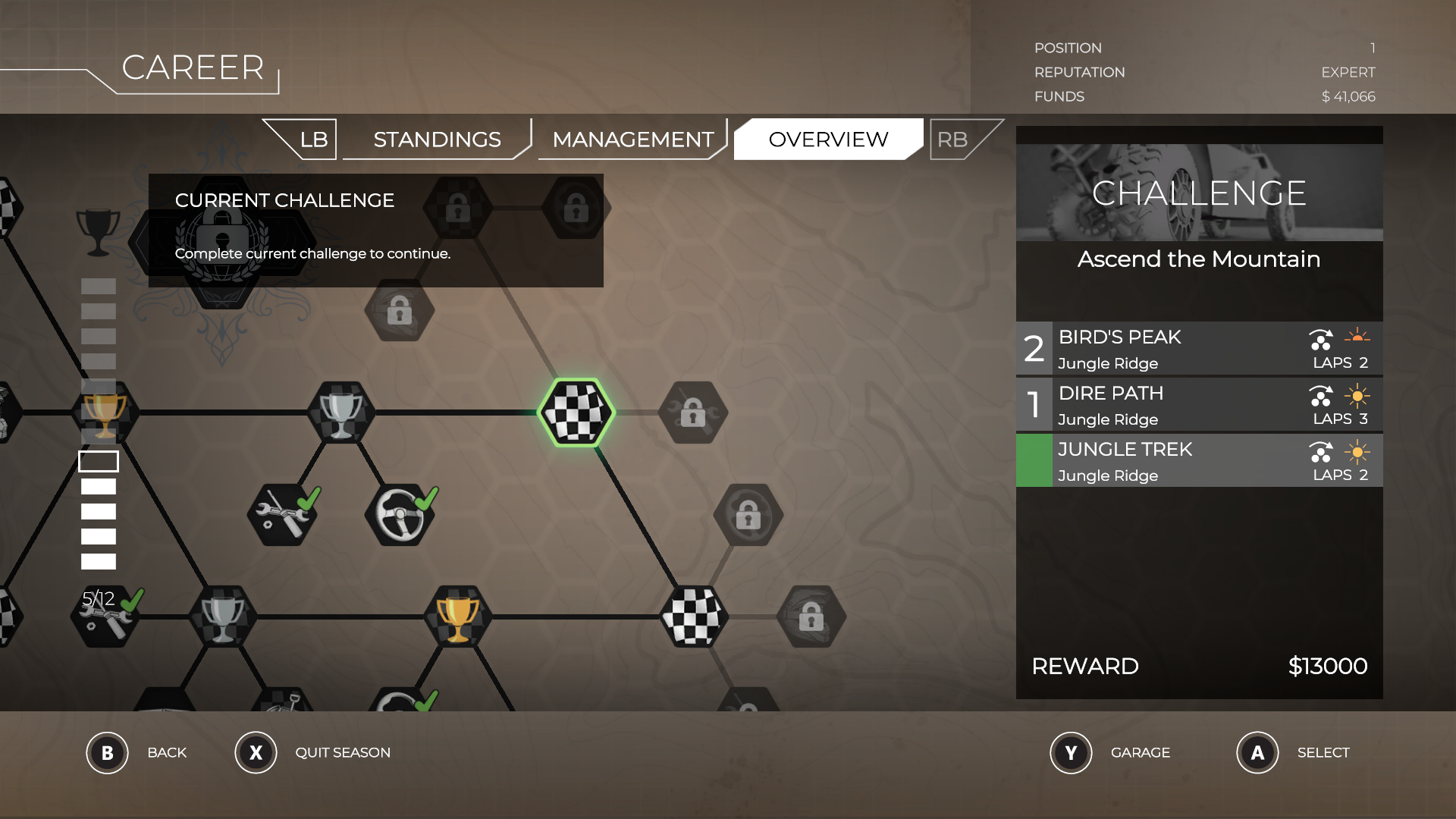The width and height of the screenshot is (1456, 819).
Task: Select the green-highlighted checkered flag node
Action: [x=576, y=413]
